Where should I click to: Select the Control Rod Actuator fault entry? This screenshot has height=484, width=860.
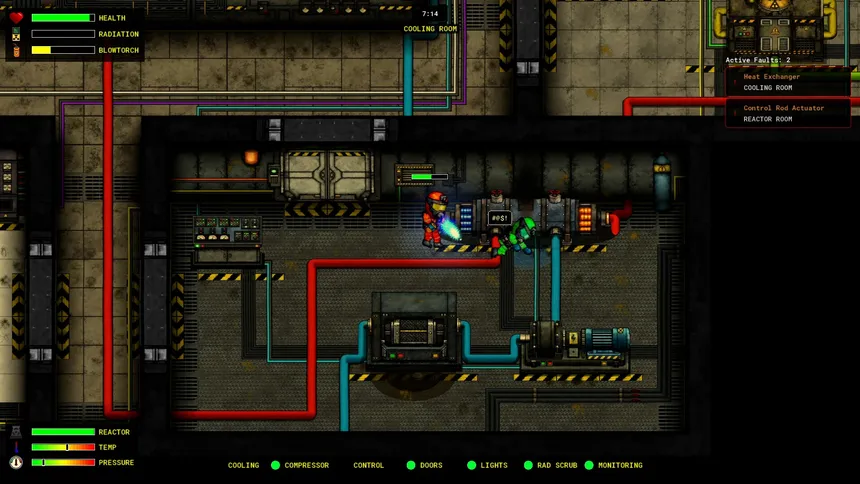click(x=788, y=113)
